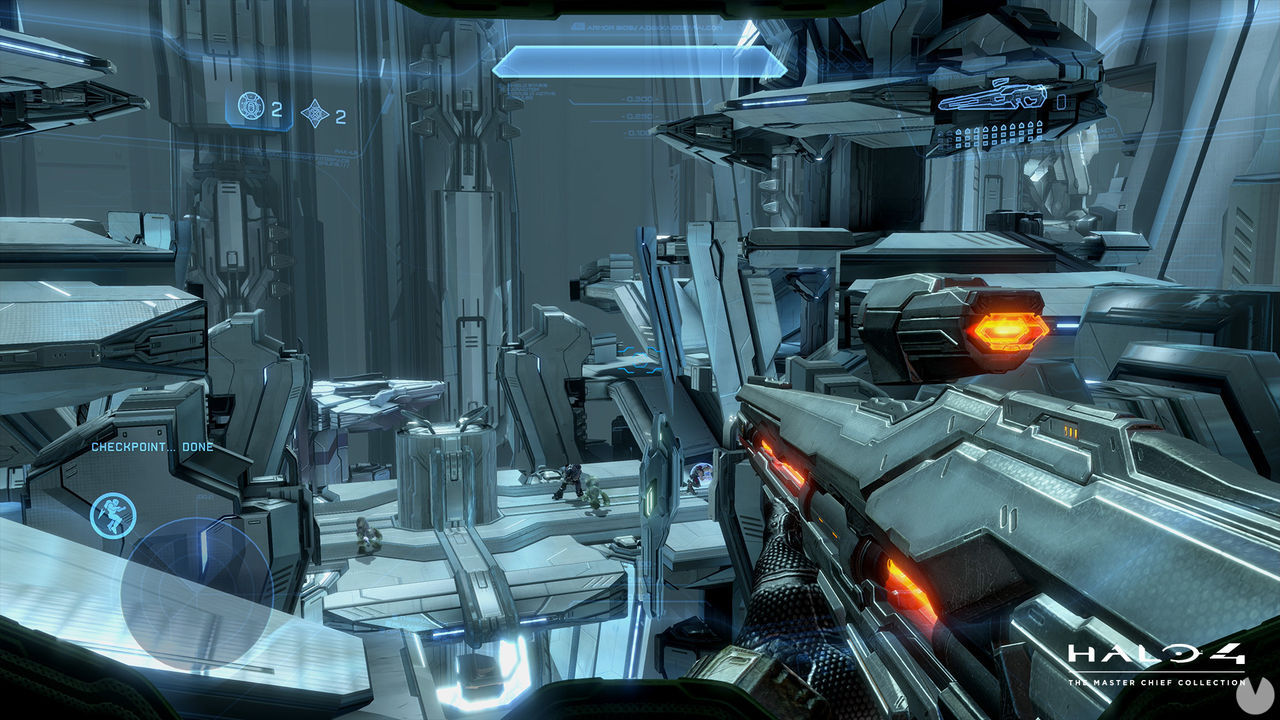Expand the 0.100 marker at far left
This screenshot has height=720, width=1280.
coord(637,133)
